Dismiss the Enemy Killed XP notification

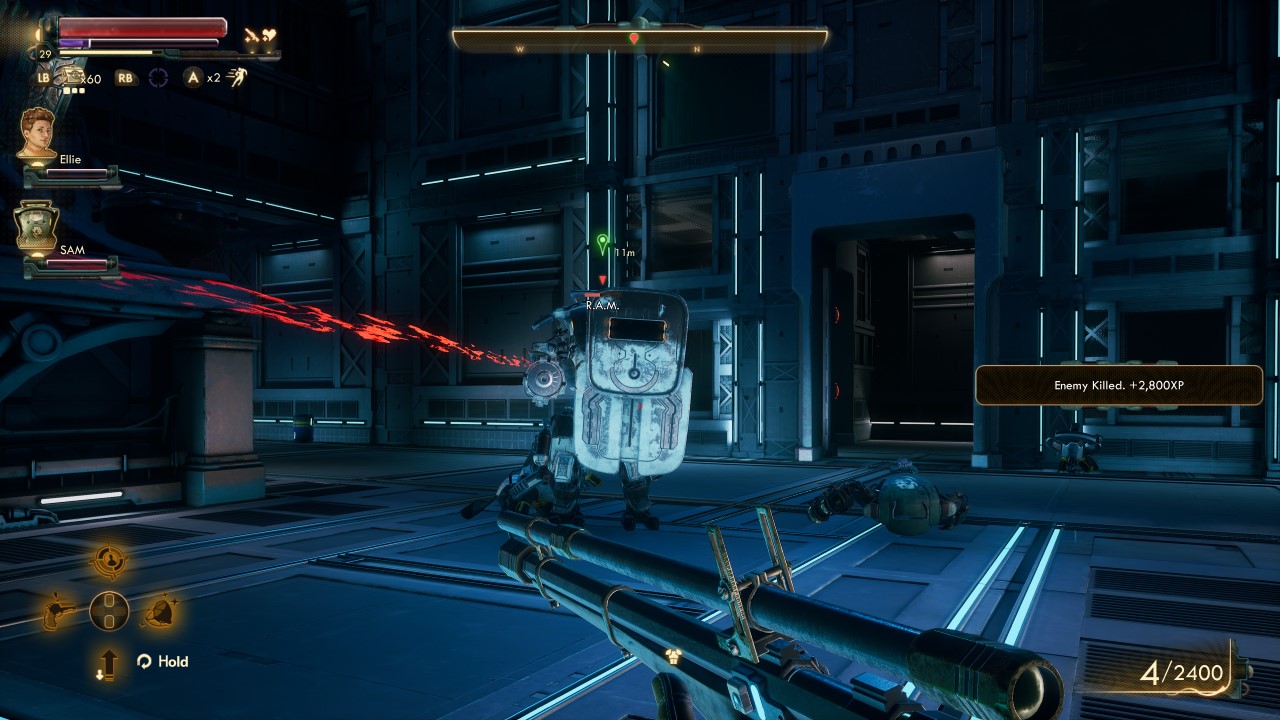coord(1118,385)
